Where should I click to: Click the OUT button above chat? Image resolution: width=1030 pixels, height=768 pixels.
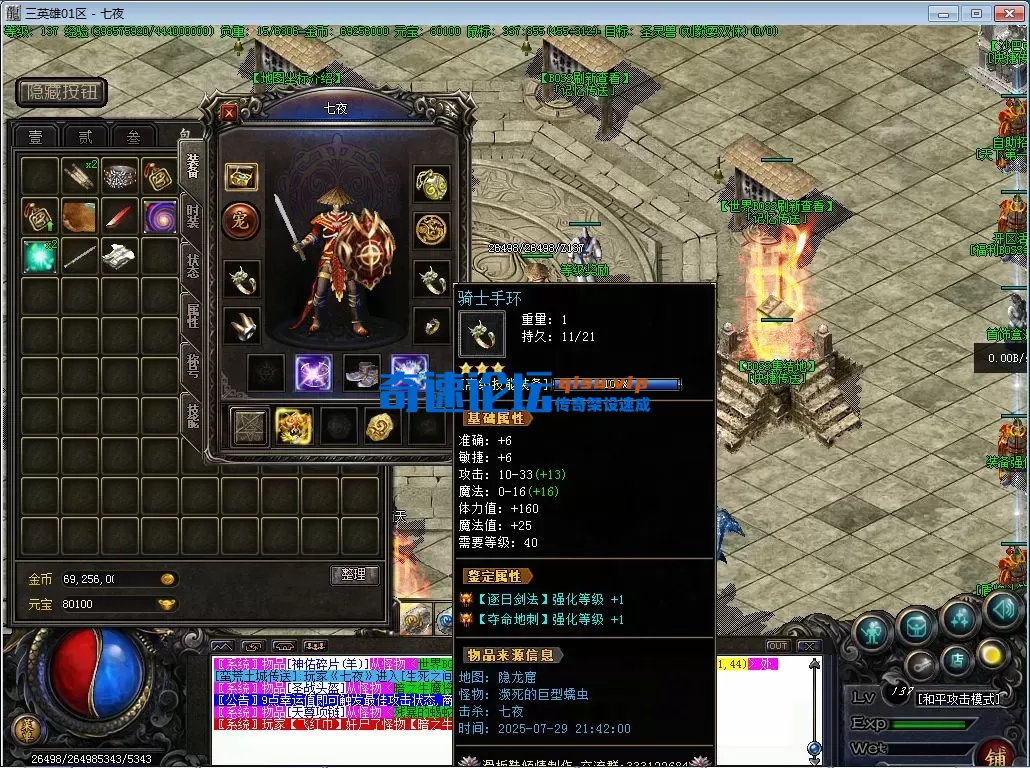pos(777,646)
